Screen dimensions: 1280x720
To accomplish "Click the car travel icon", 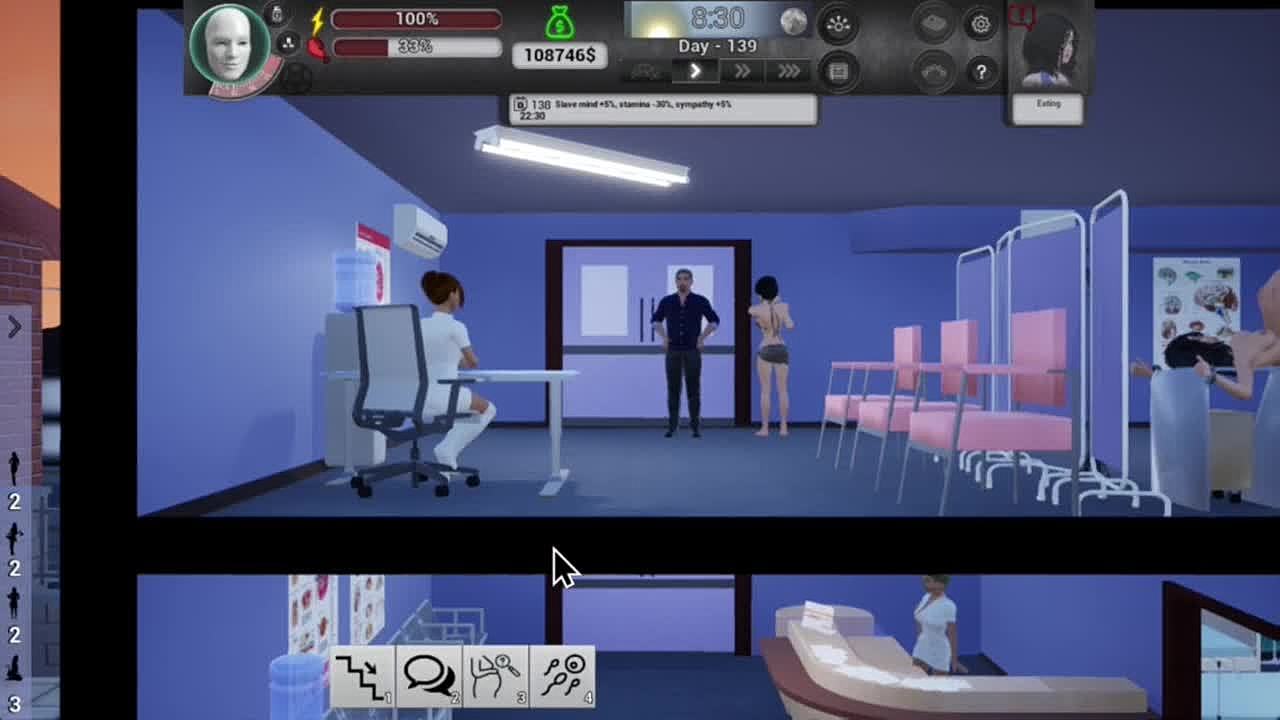I will point(645,71).
